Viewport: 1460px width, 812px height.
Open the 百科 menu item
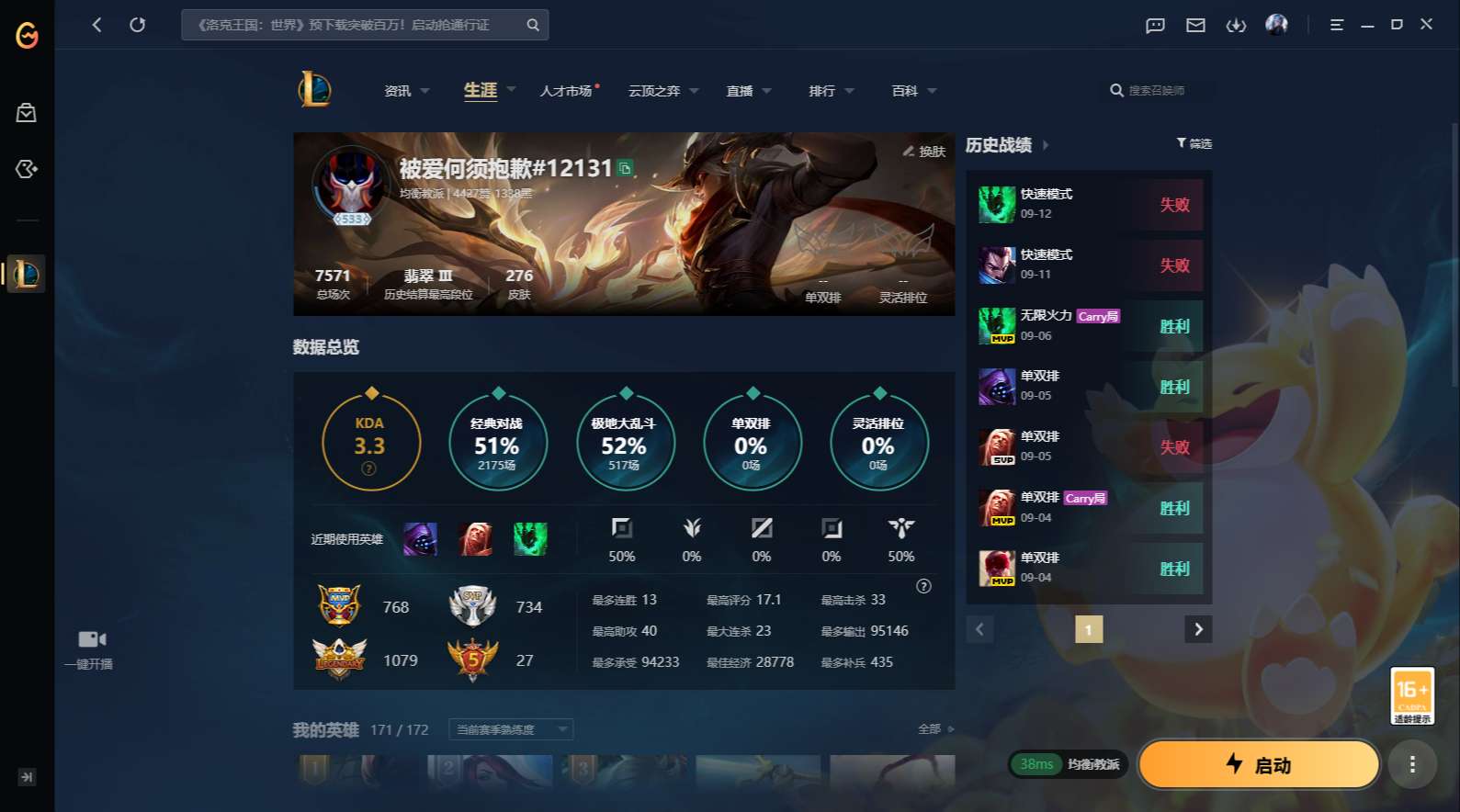pyautogui.click(x=904, y=91)
